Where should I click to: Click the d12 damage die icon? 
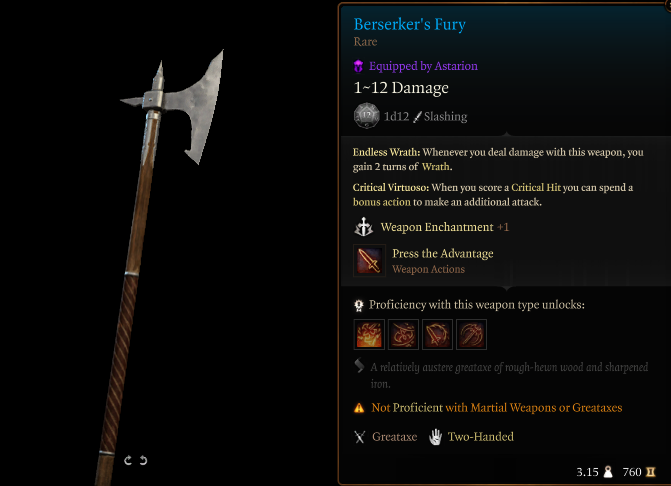(366, 116)
